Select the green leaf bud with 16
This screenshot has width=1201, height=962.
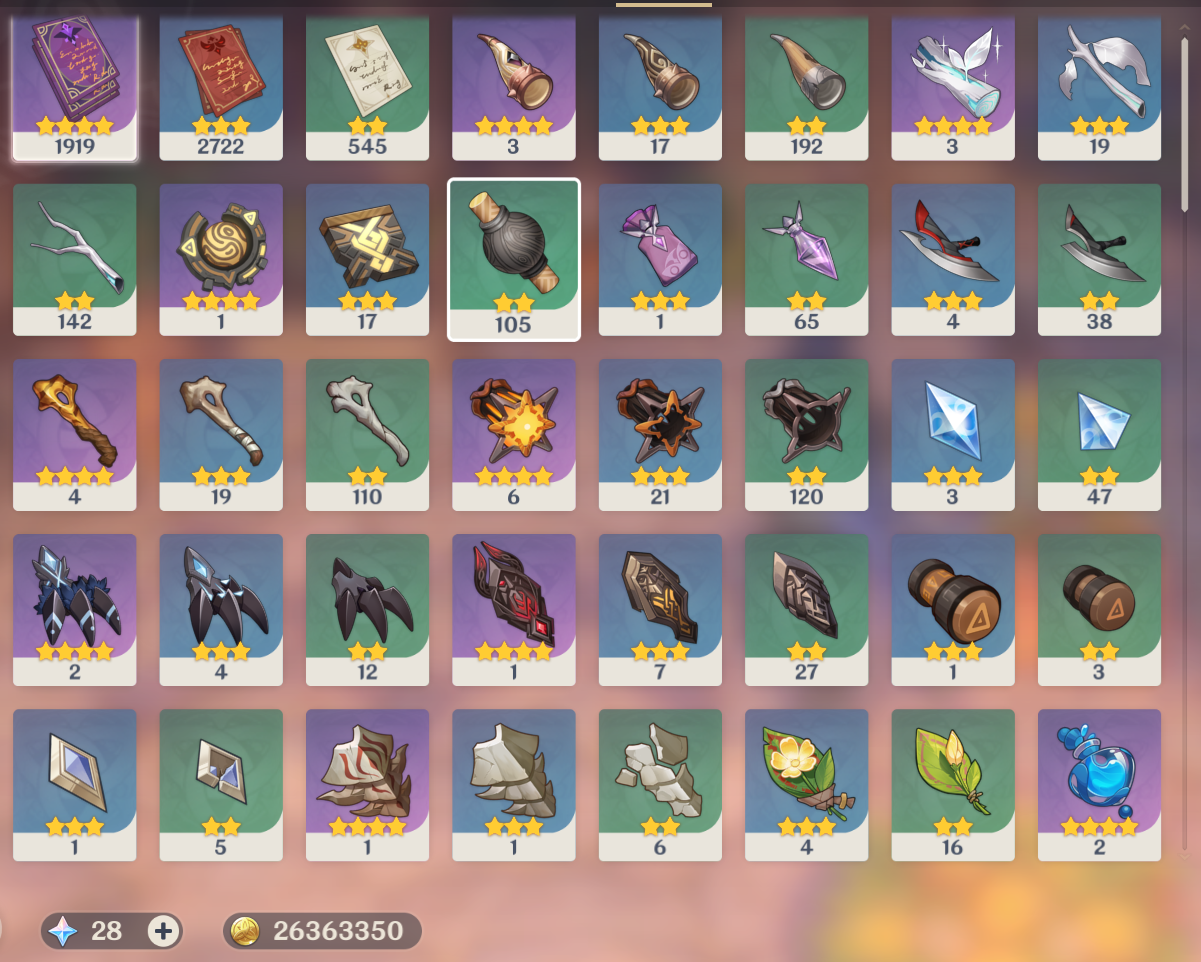pos(953,783)
